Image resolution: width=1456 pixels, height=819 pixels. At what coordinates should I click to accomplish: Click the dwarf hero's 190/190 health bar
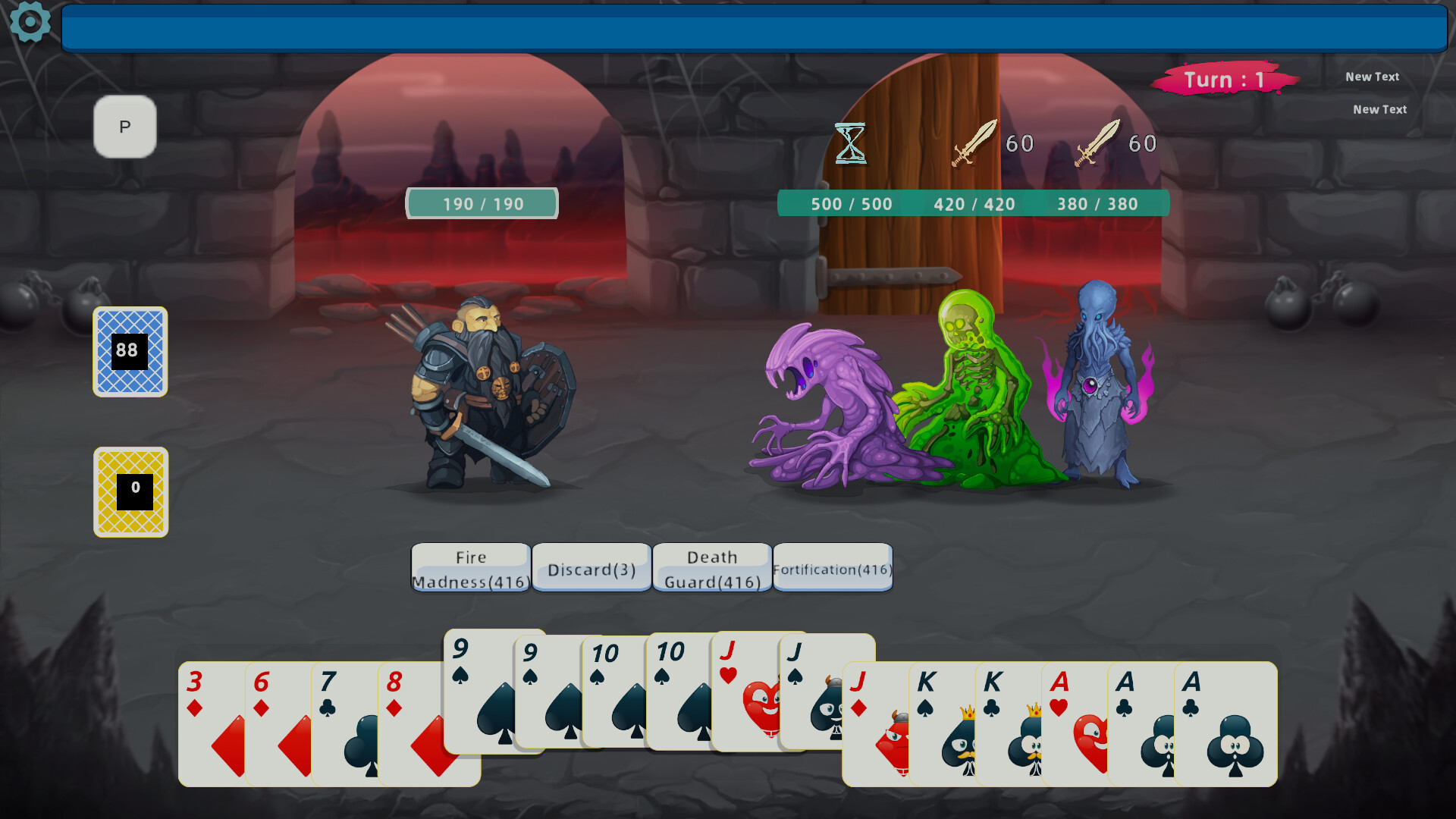point(482,203)
